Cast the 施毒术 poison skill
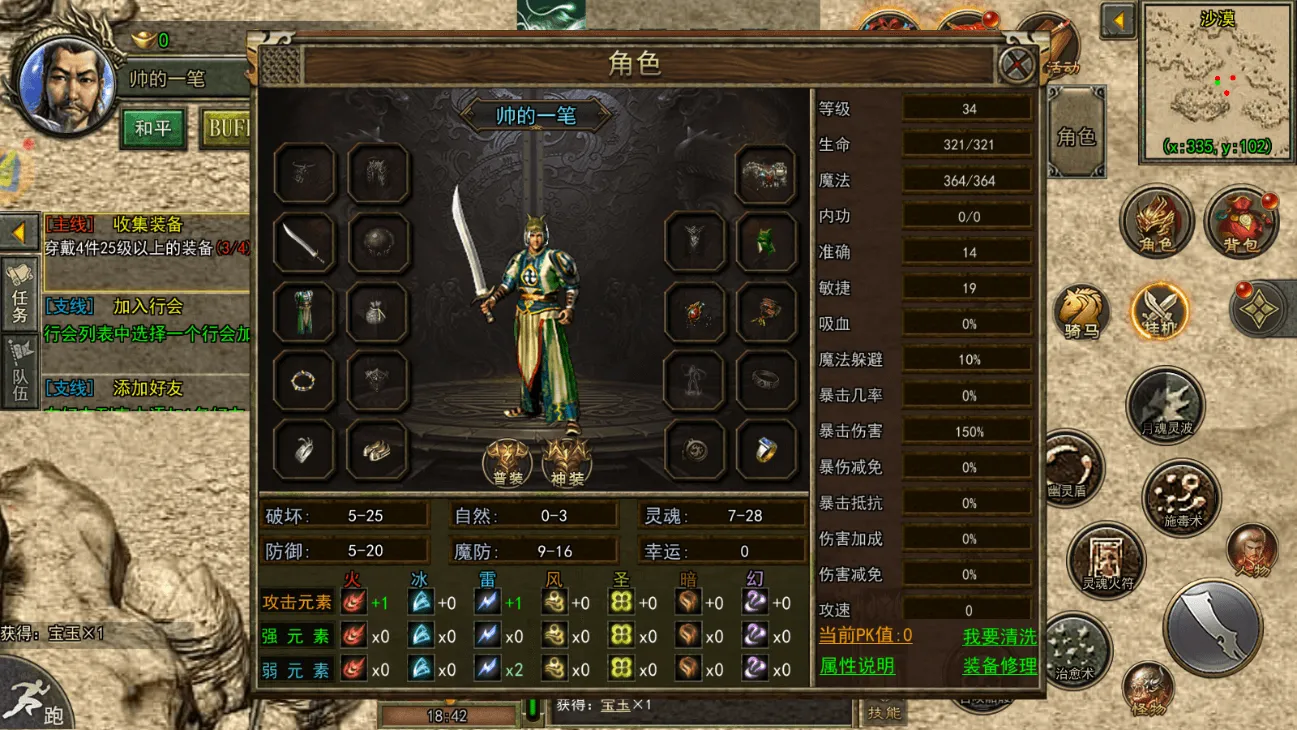 pos(1182,497)
